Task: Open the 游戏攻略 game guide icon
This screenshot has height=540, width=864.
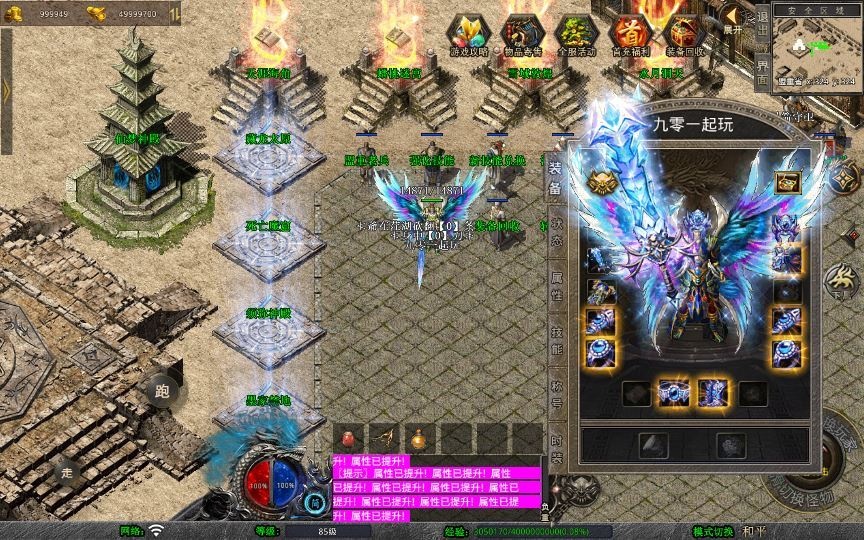Action: [x=467, y=35]
